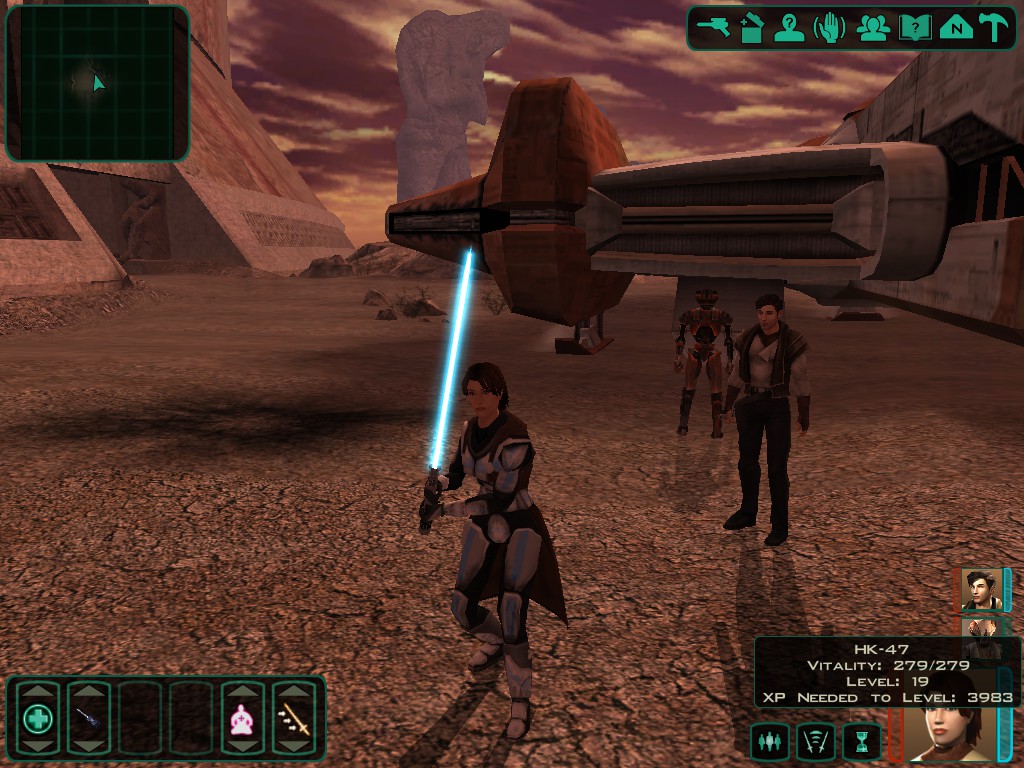Screen dimensions: 1024x768
Task: Open the Abilities hand icon
Action: point(829,28)
